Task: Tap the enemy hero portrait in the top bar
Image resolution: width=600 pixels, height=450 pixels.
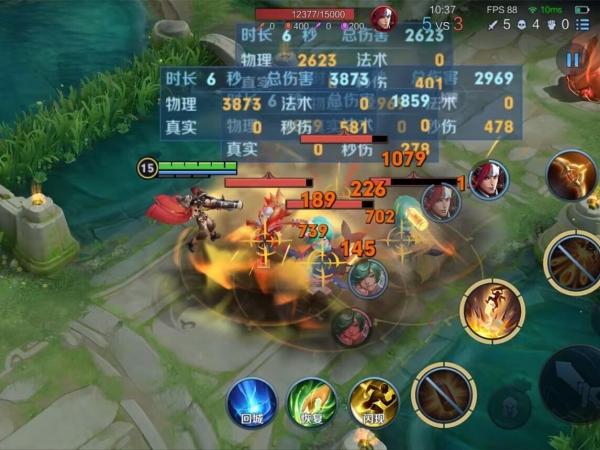Action: (383, 18)
